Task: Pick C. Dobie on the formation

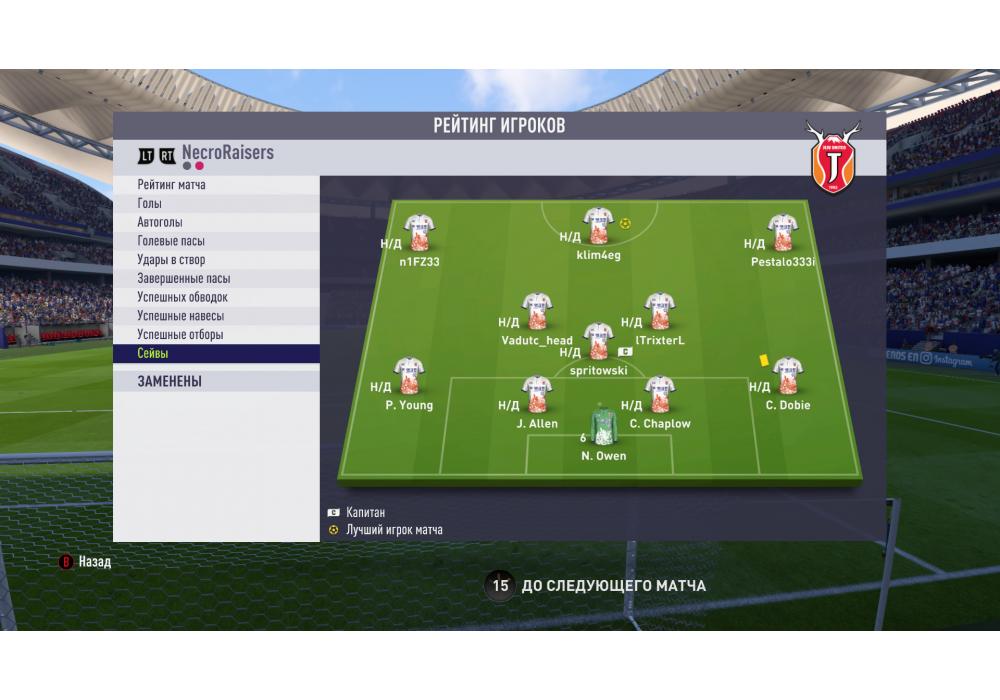Action: pos(787,377)
